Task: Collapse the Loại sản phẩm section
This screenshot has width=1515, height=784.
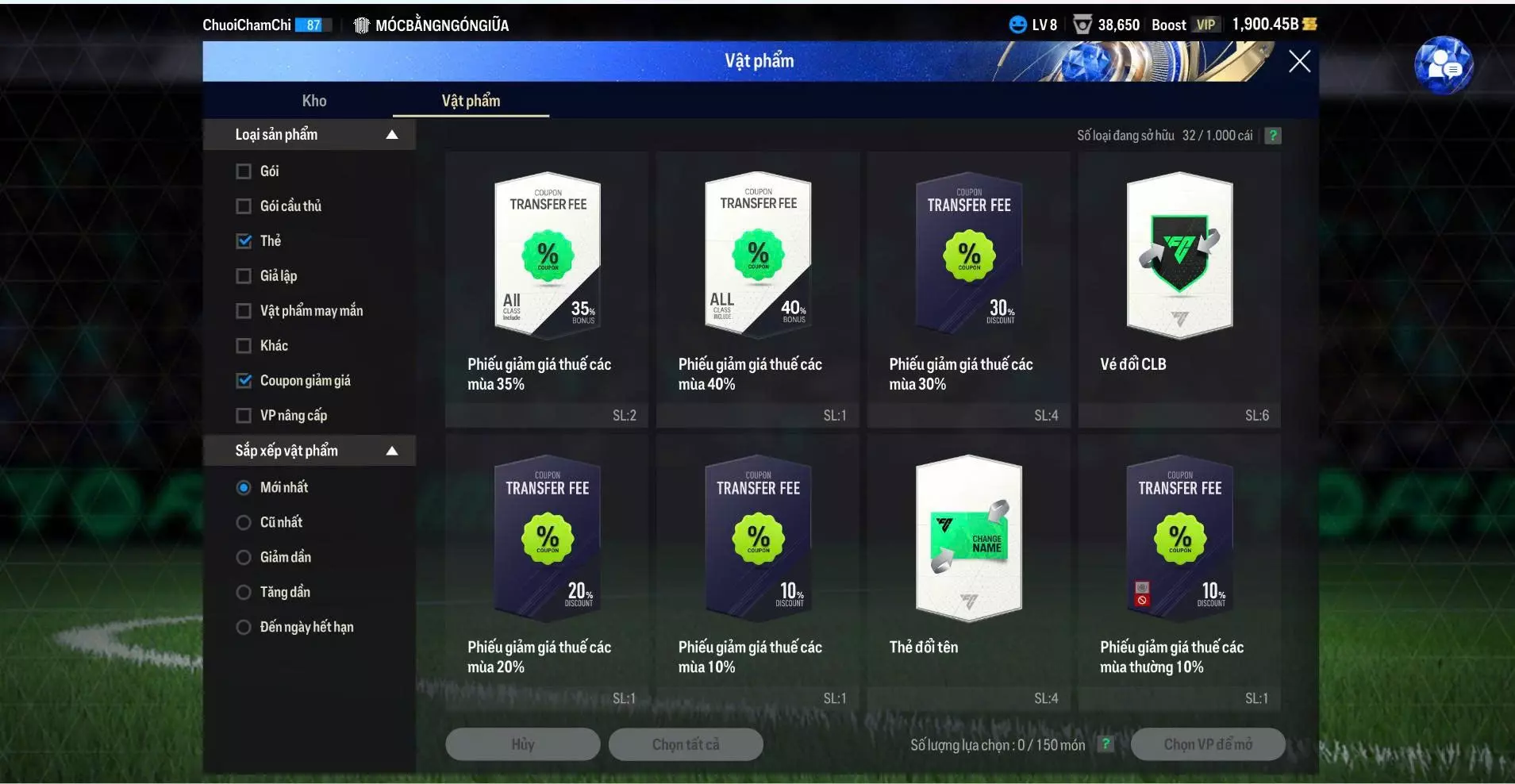Action: point(392,134)
